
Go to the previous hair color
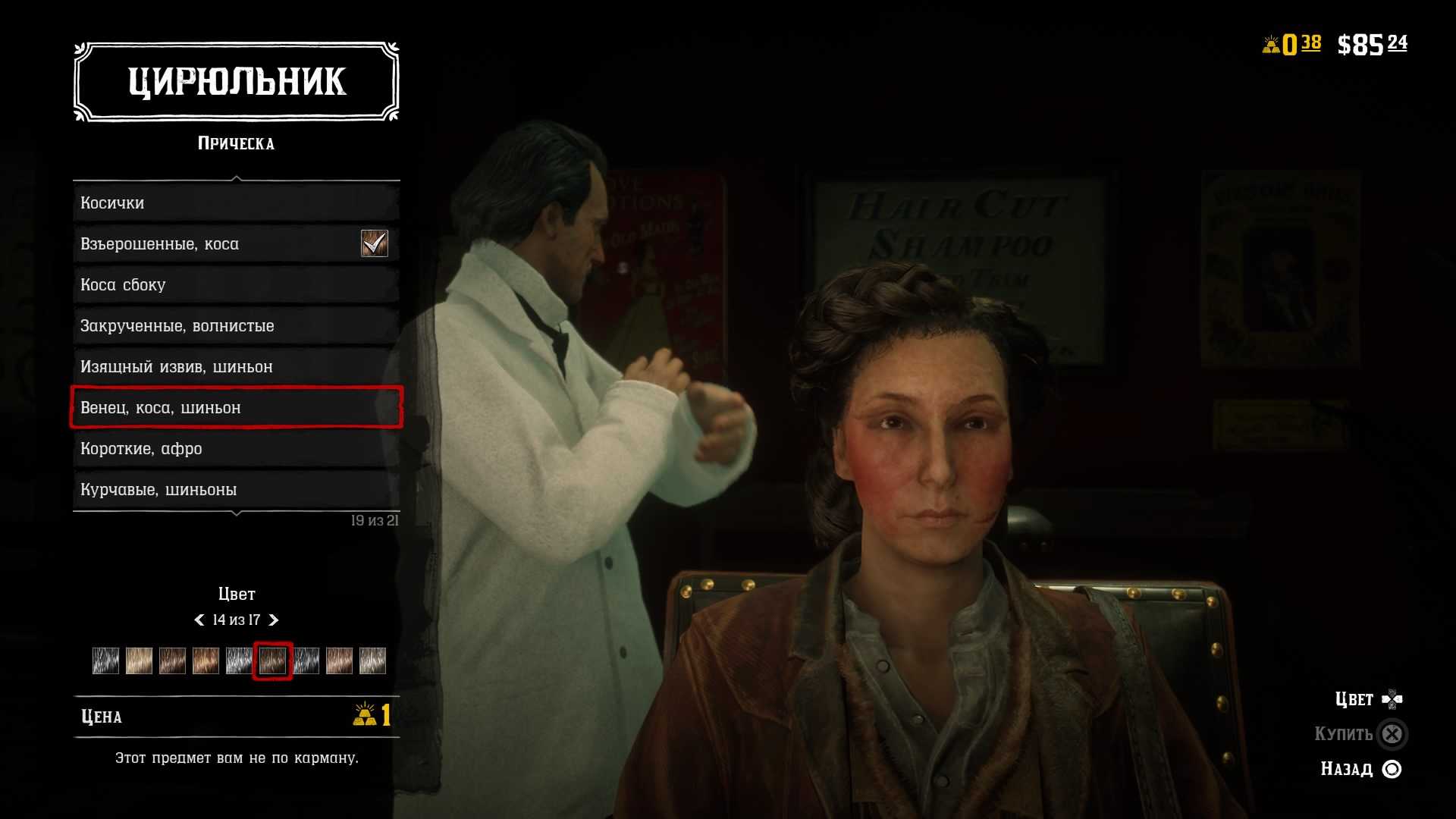(199, 620)
